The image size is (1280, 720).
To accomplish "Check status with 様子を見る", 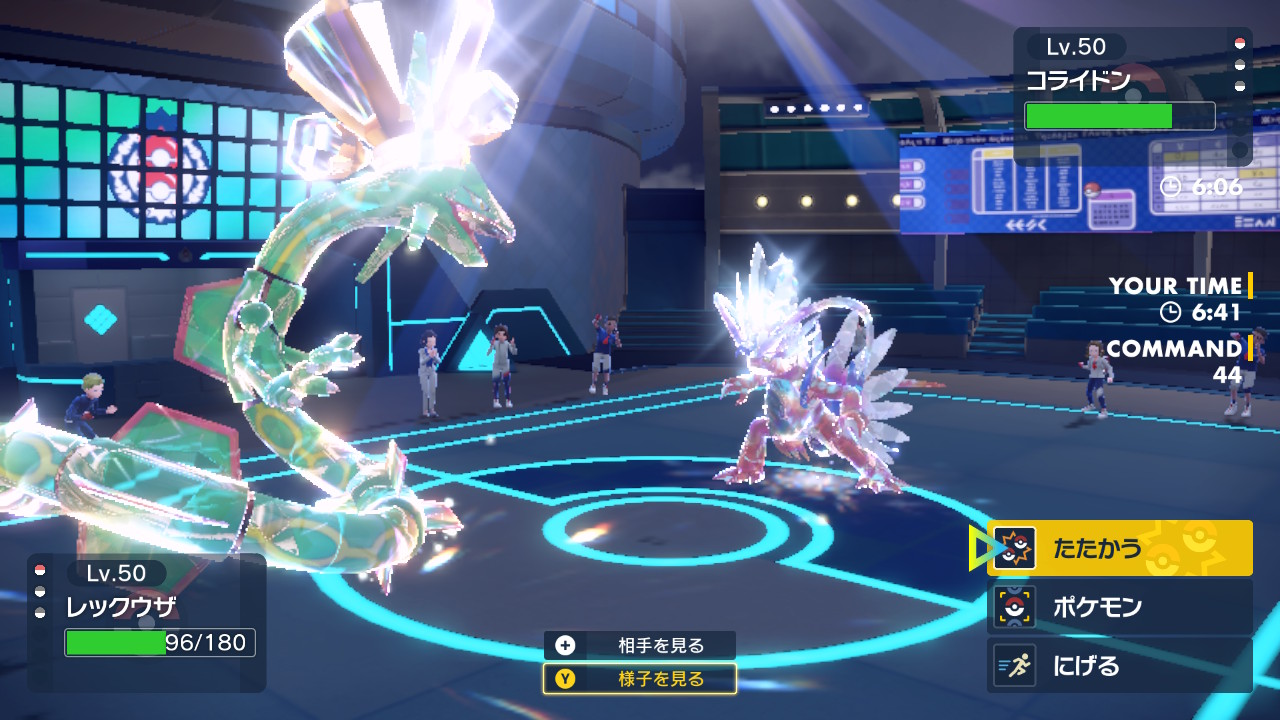I will 640,679.
